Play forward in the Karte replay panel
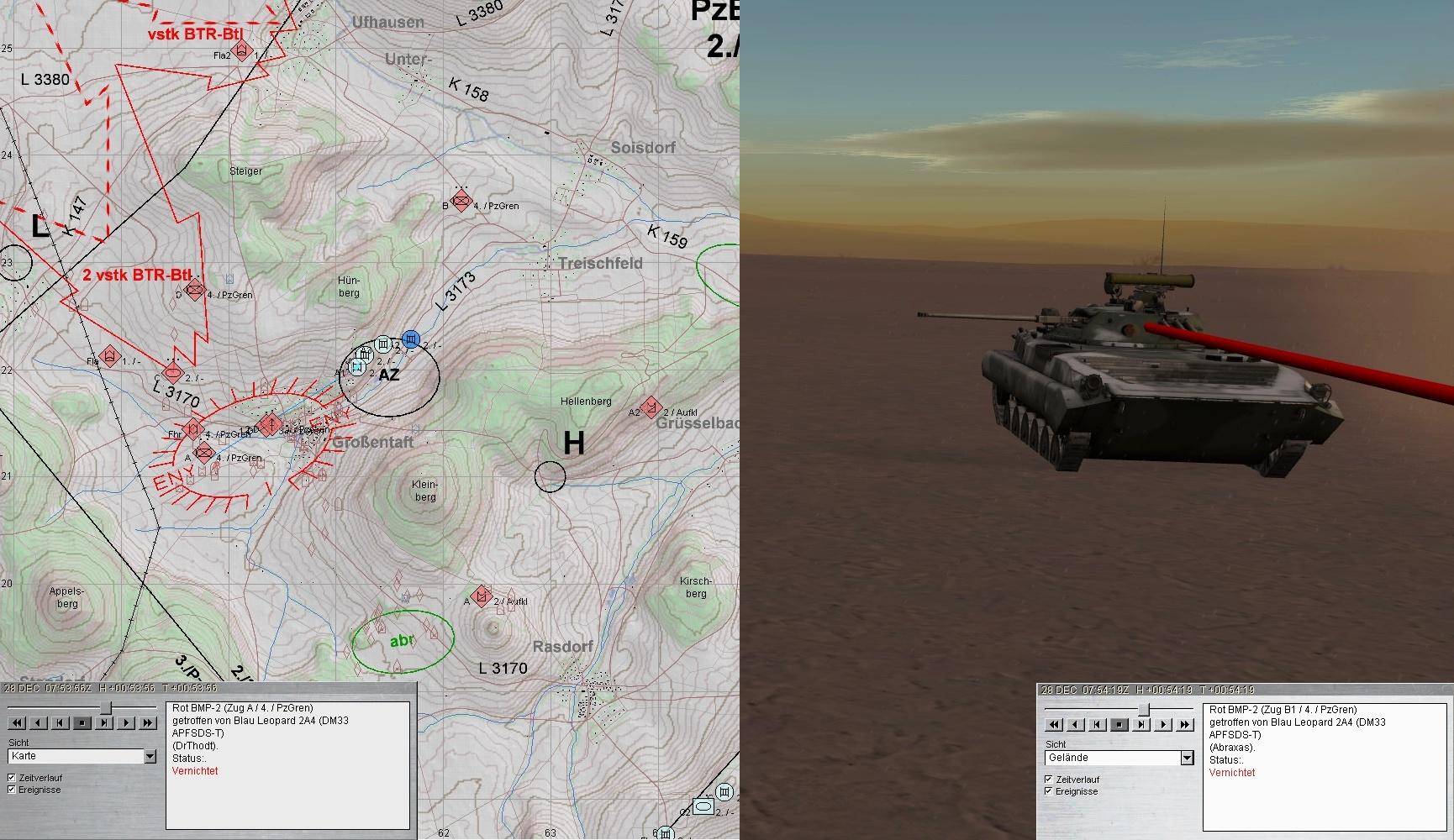The width and height of the screenshot is (1454, 840). (126, 722)
